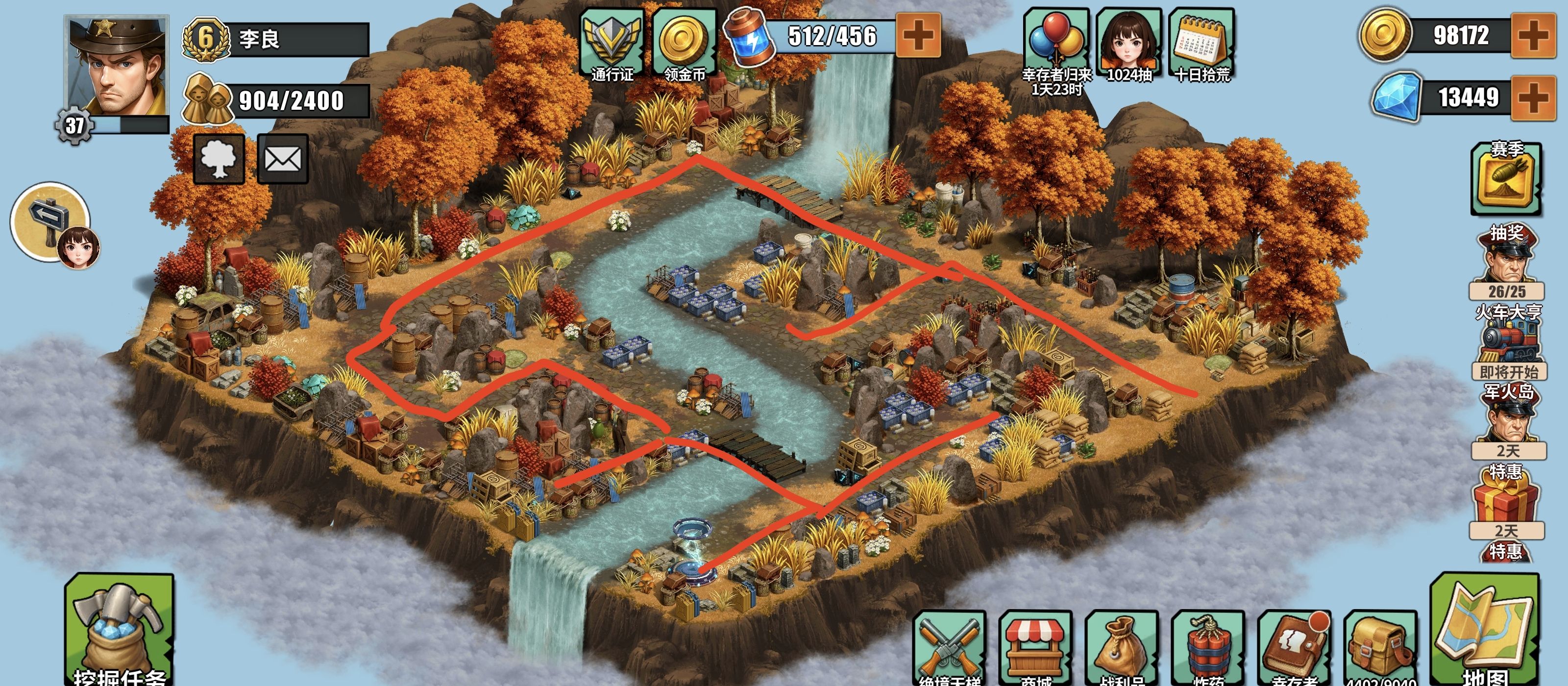The height and width of the screenshot is (686, 1568).
Task: Click the white tree icon button
Action: [219, 159]
